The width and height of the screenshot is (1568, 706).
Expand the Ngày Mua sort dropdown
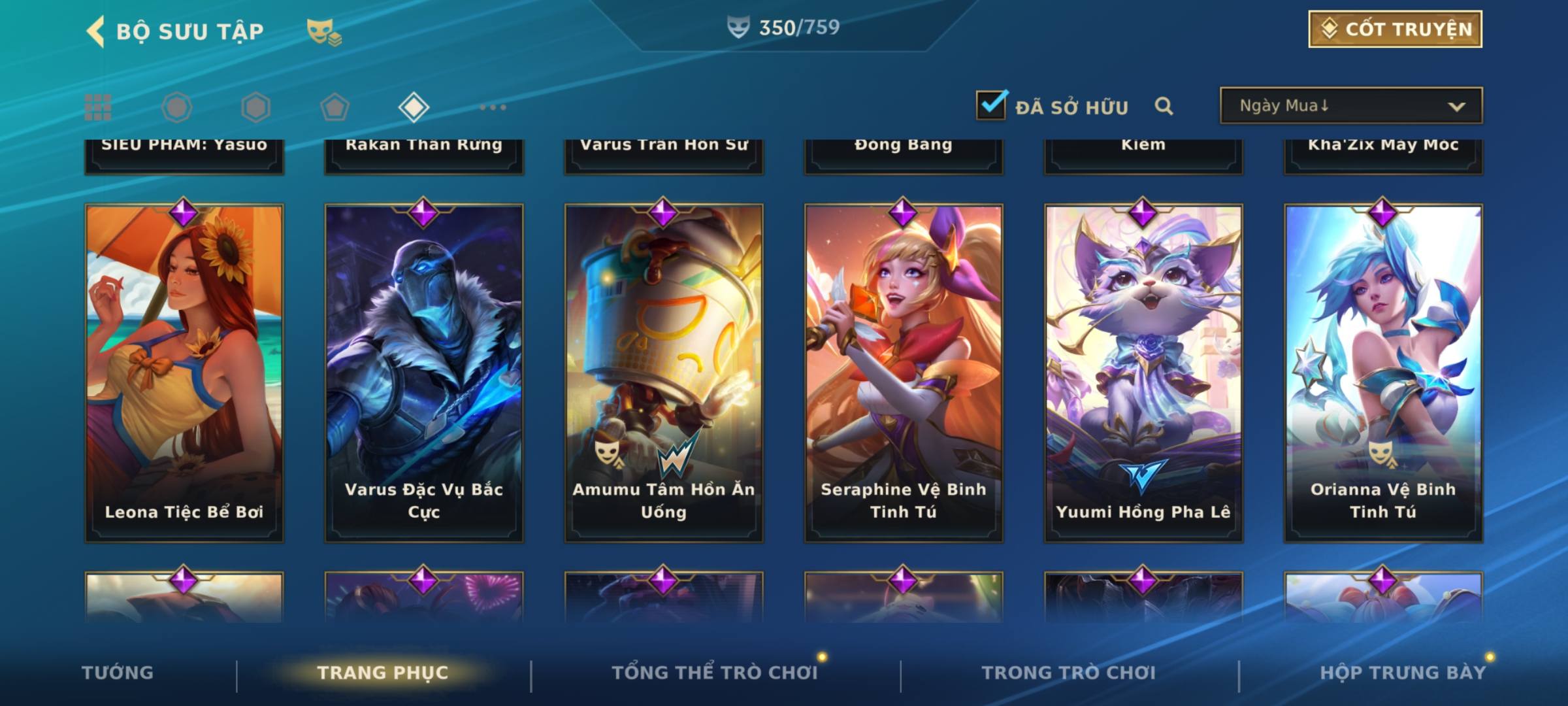click(x=1350, y=106)
